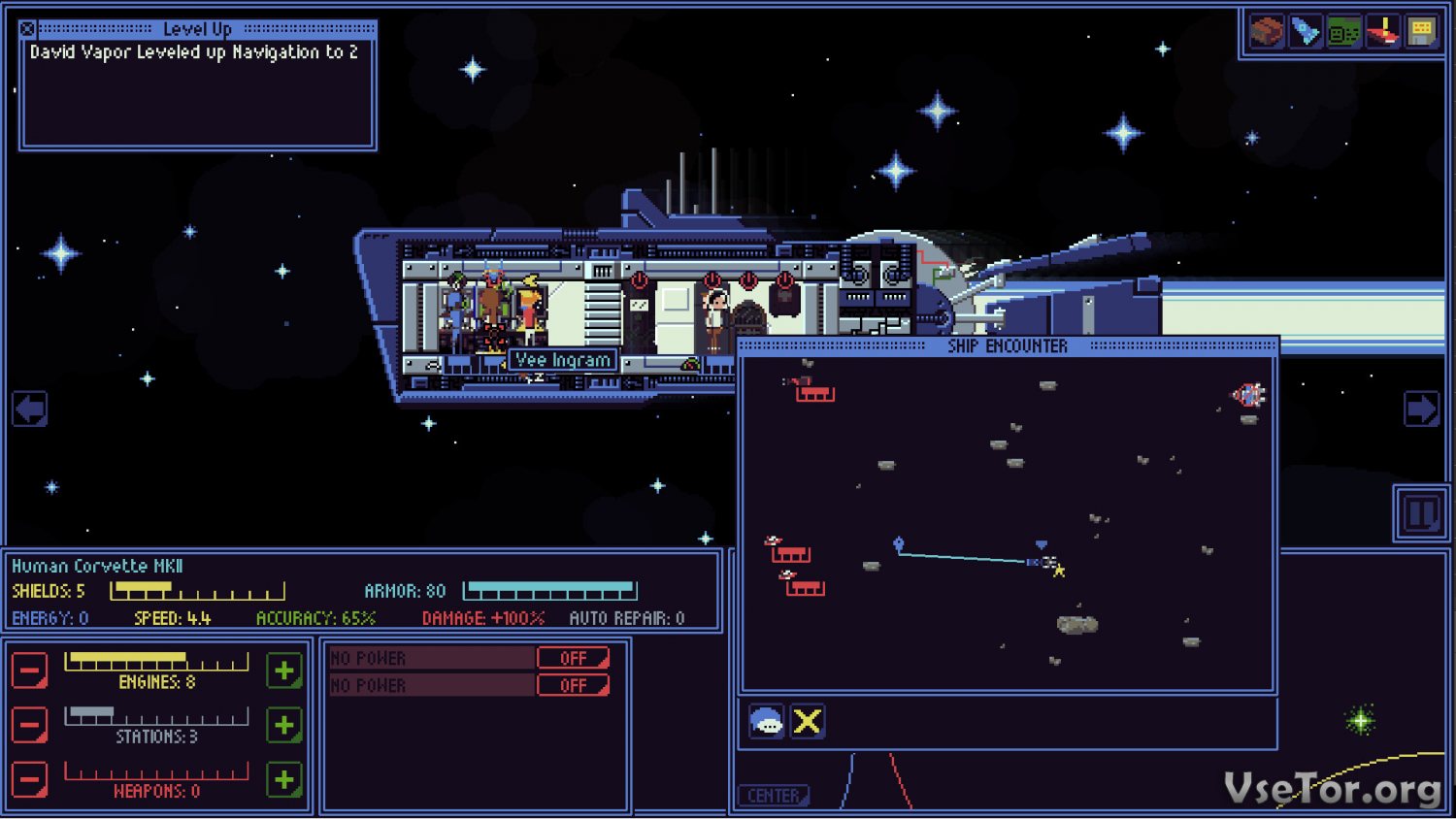1456x819 pixels.
Task: Lower Weapons power with minus button
Action: coord(29,779)
